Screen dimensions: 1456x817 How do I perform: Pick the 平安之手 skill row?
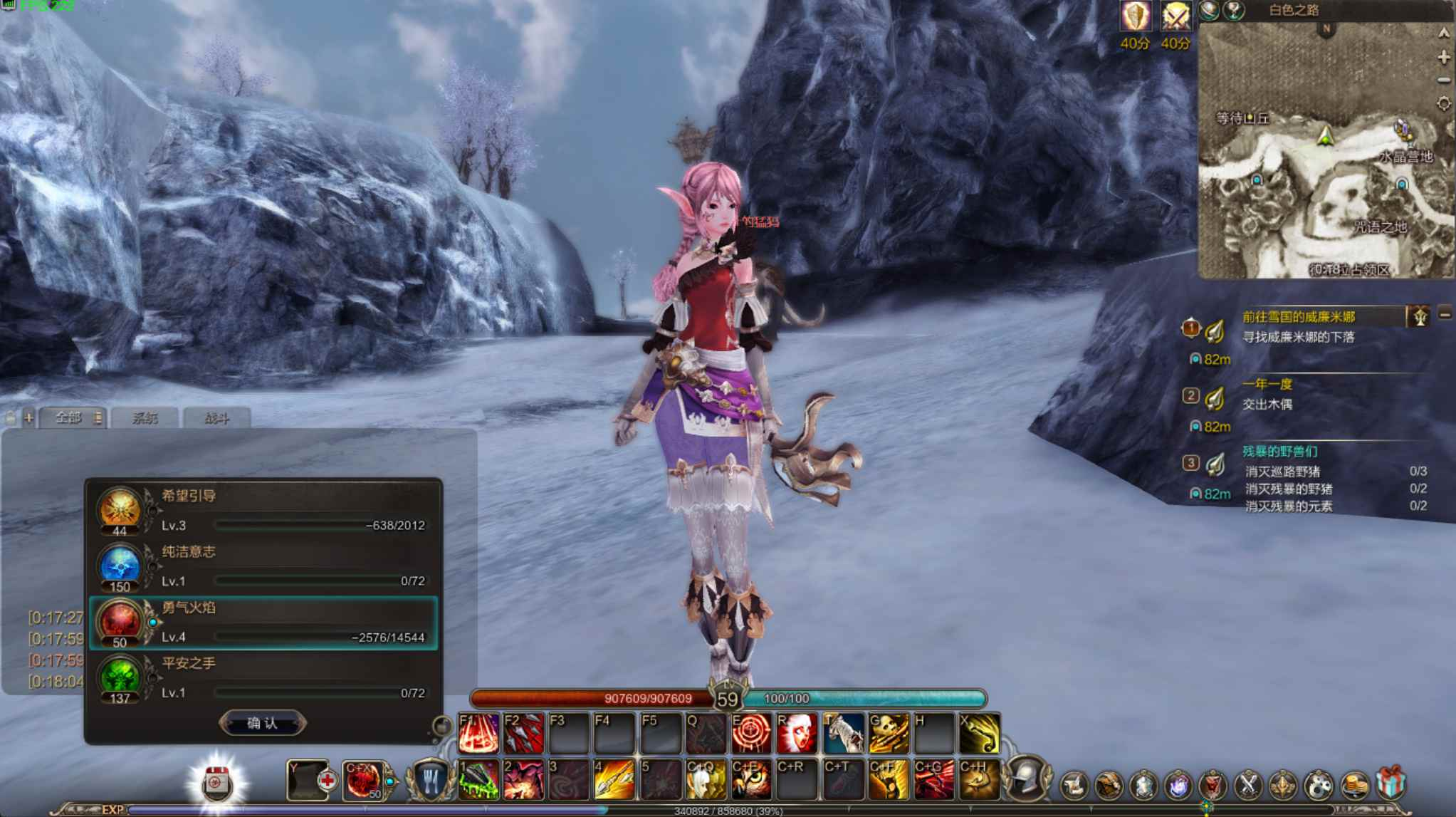pyautogui.click(x=263, y=678)
